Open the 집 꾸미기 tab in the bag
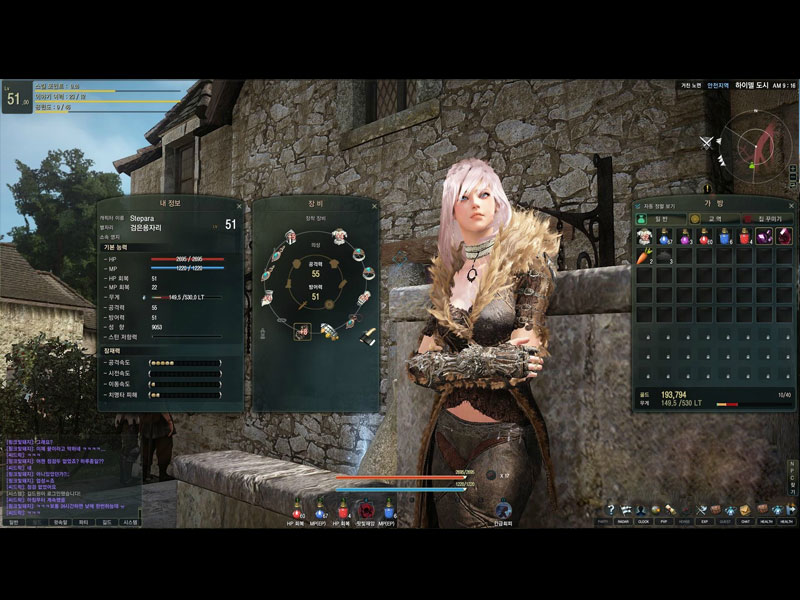The height and width of the screenshot is (600, 800). click(x=768, y=218)
